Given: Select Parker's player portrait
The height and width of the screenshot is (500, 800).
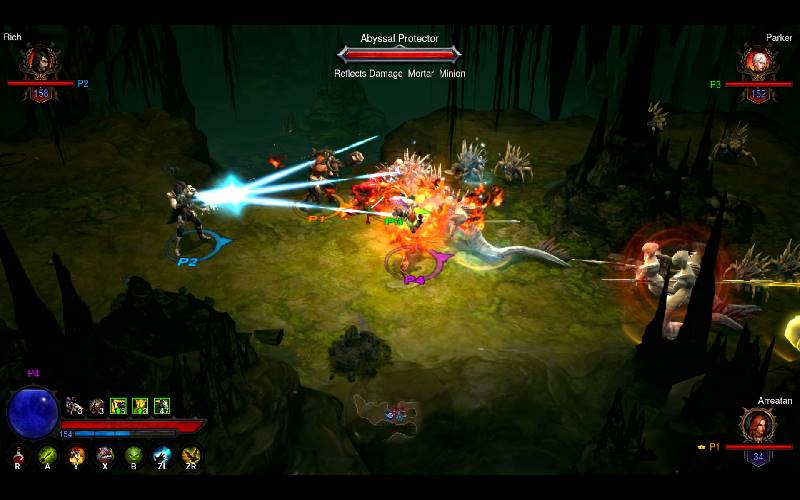Looking at the screenshot, I should coord(758,62).
